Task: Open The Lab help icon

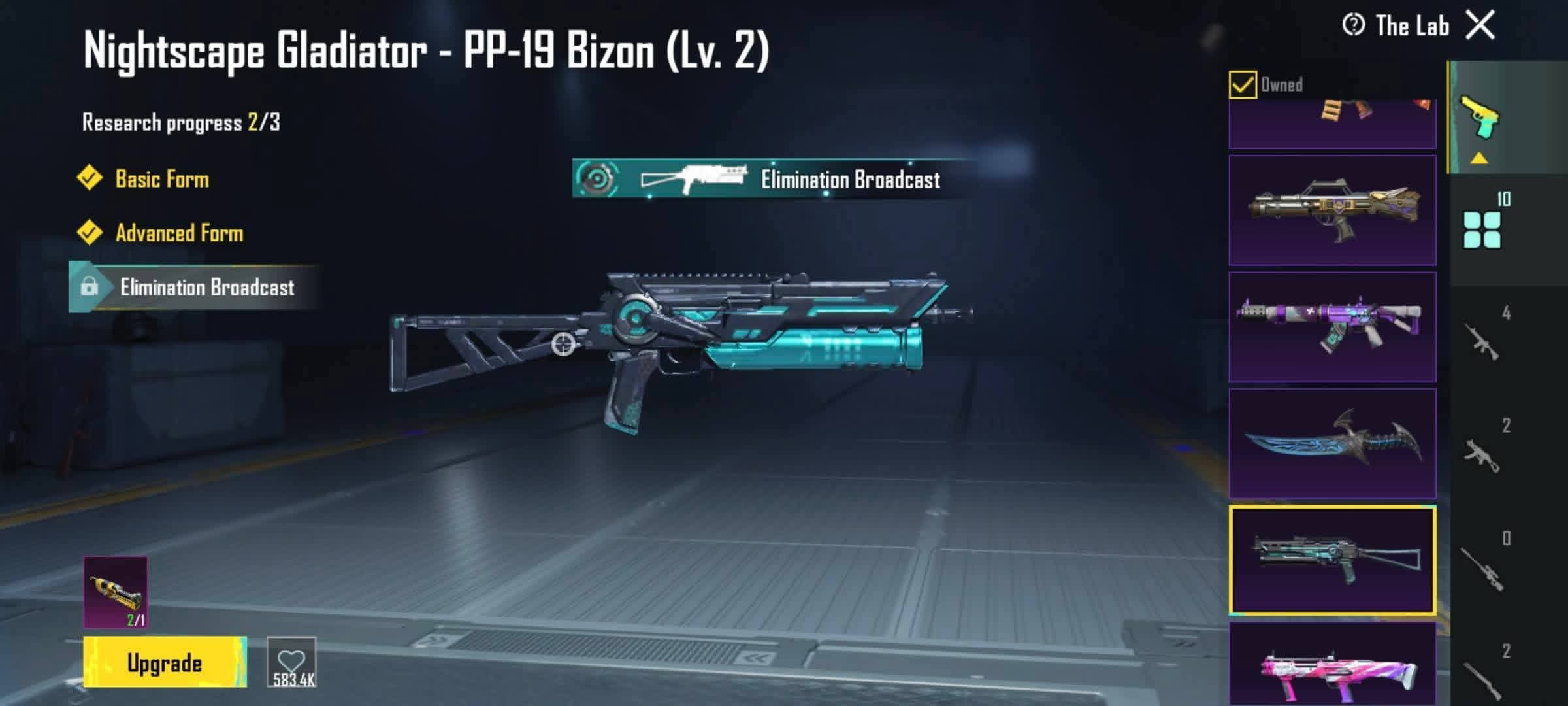Action: 1353,25
